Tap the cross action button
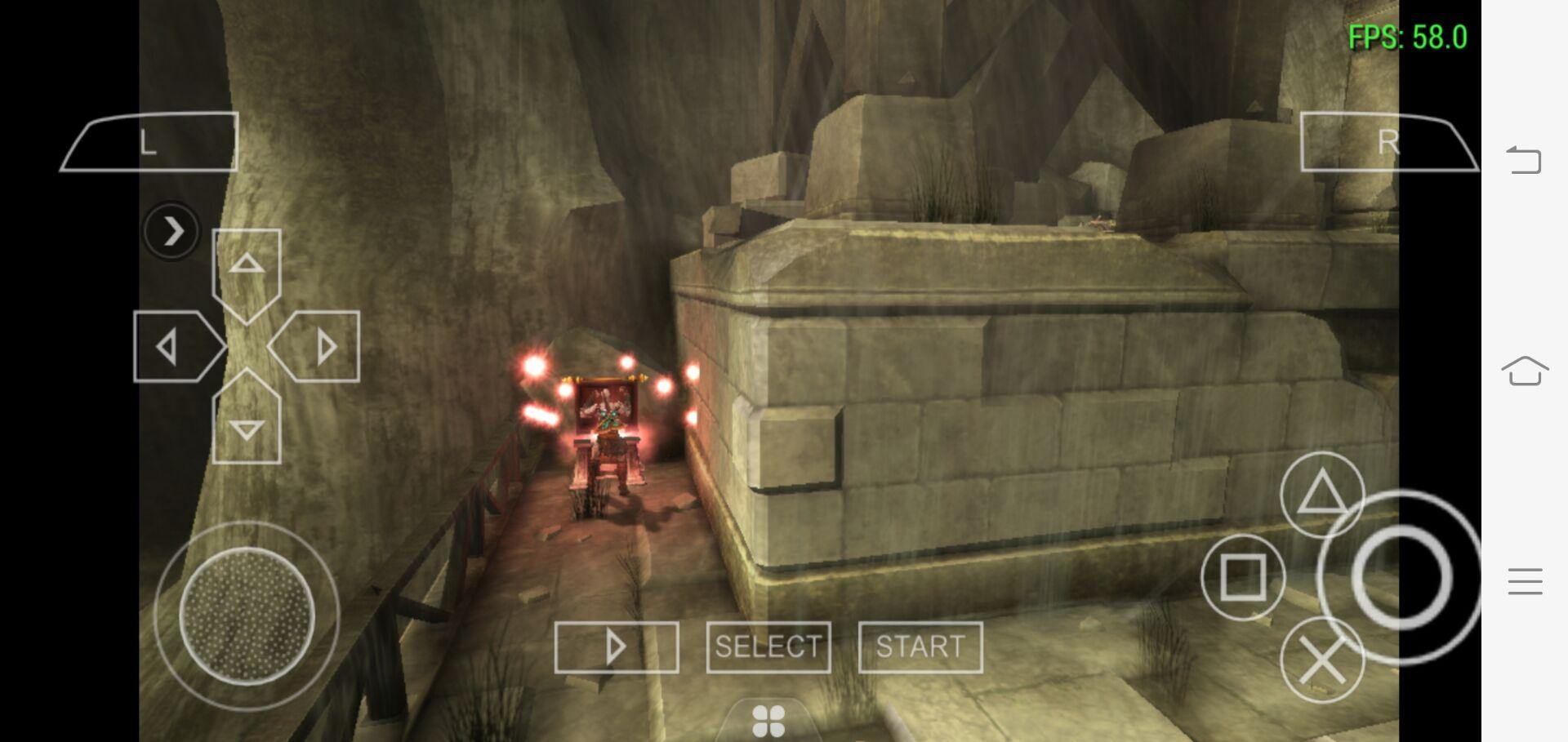Viewport: 1568px width, 742px height. tap(1321, 660)
